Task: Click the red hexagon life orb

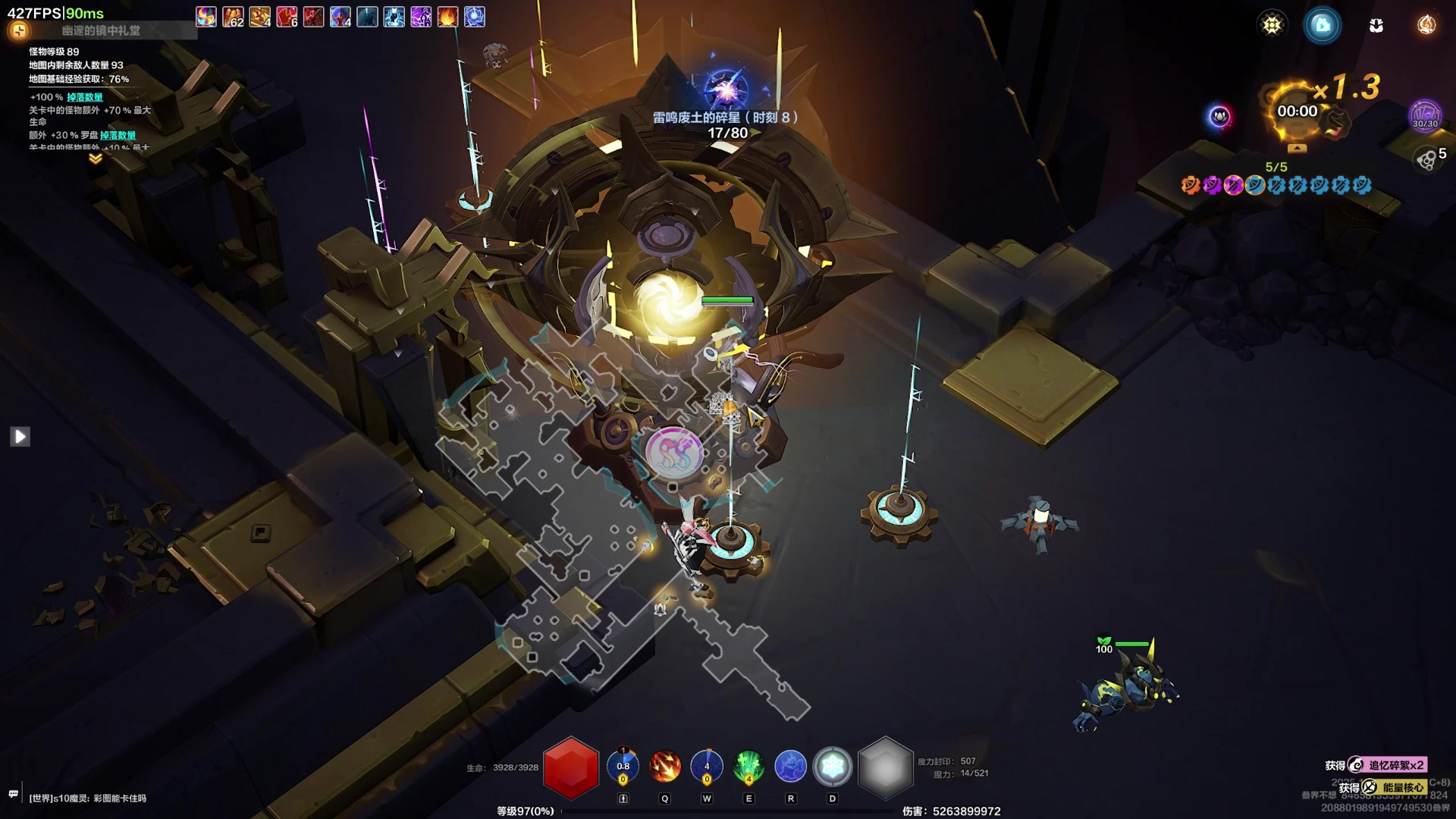Action: pos(571,767)
